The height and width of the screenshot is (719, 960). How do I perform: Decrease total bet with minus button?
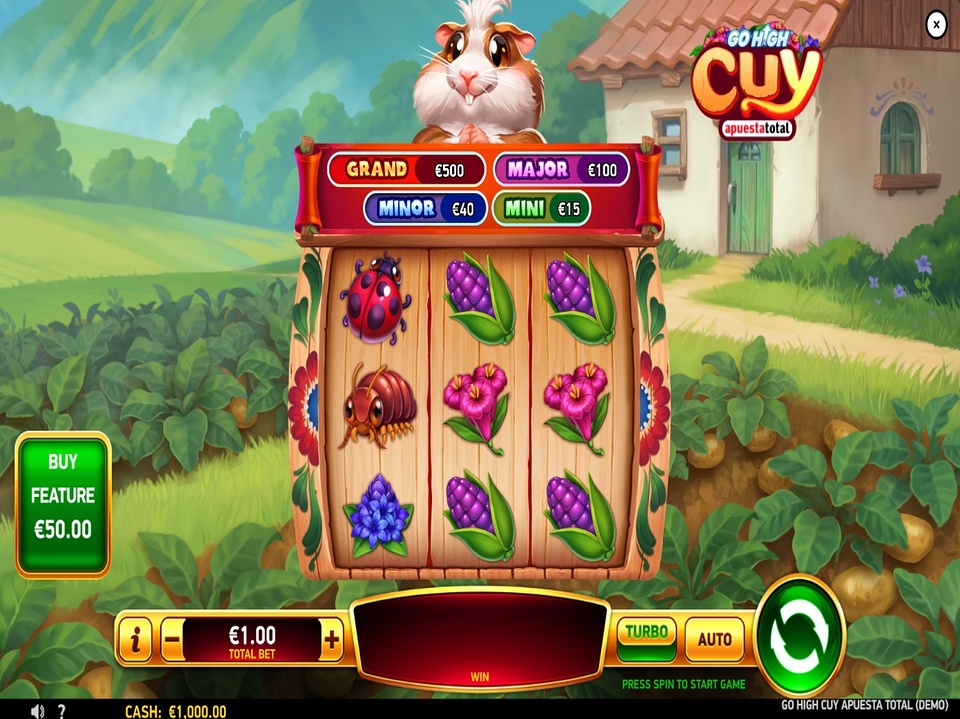click(x=172, y=638)
